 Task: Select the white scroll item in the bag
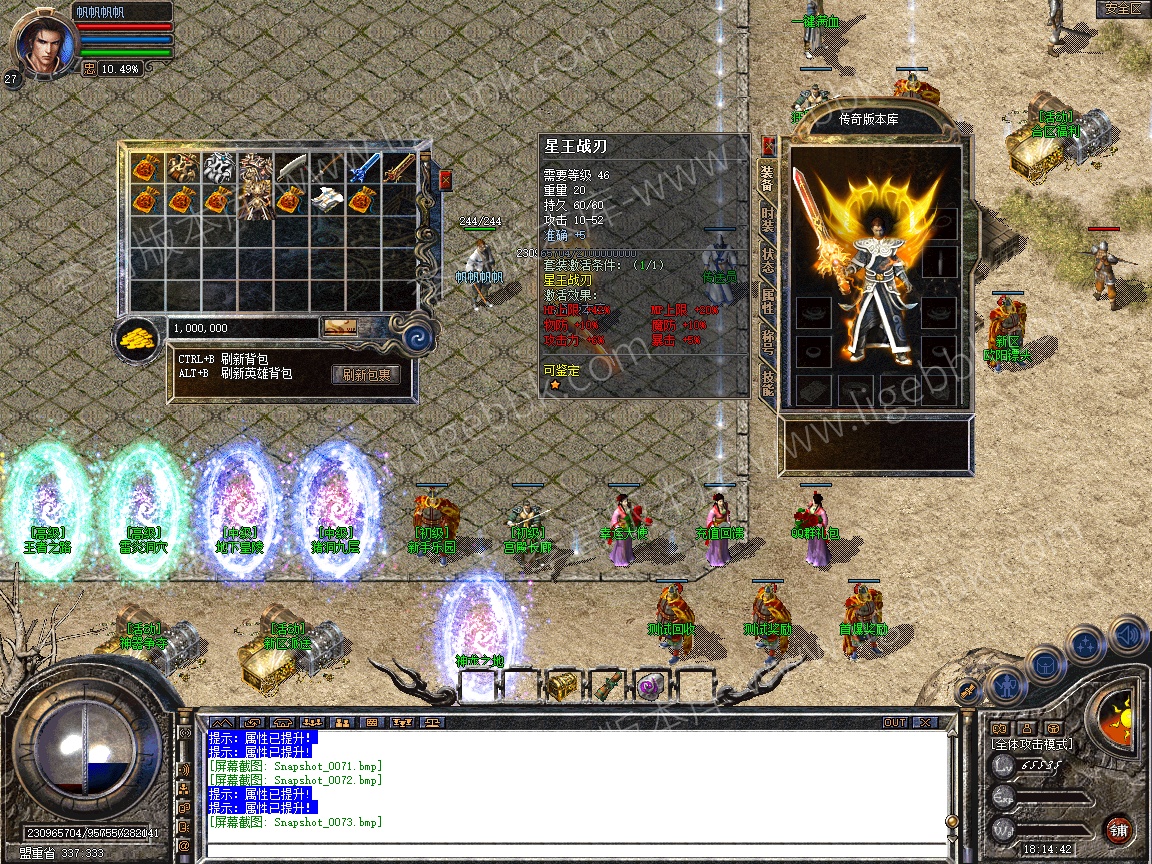tap(326, 199)
